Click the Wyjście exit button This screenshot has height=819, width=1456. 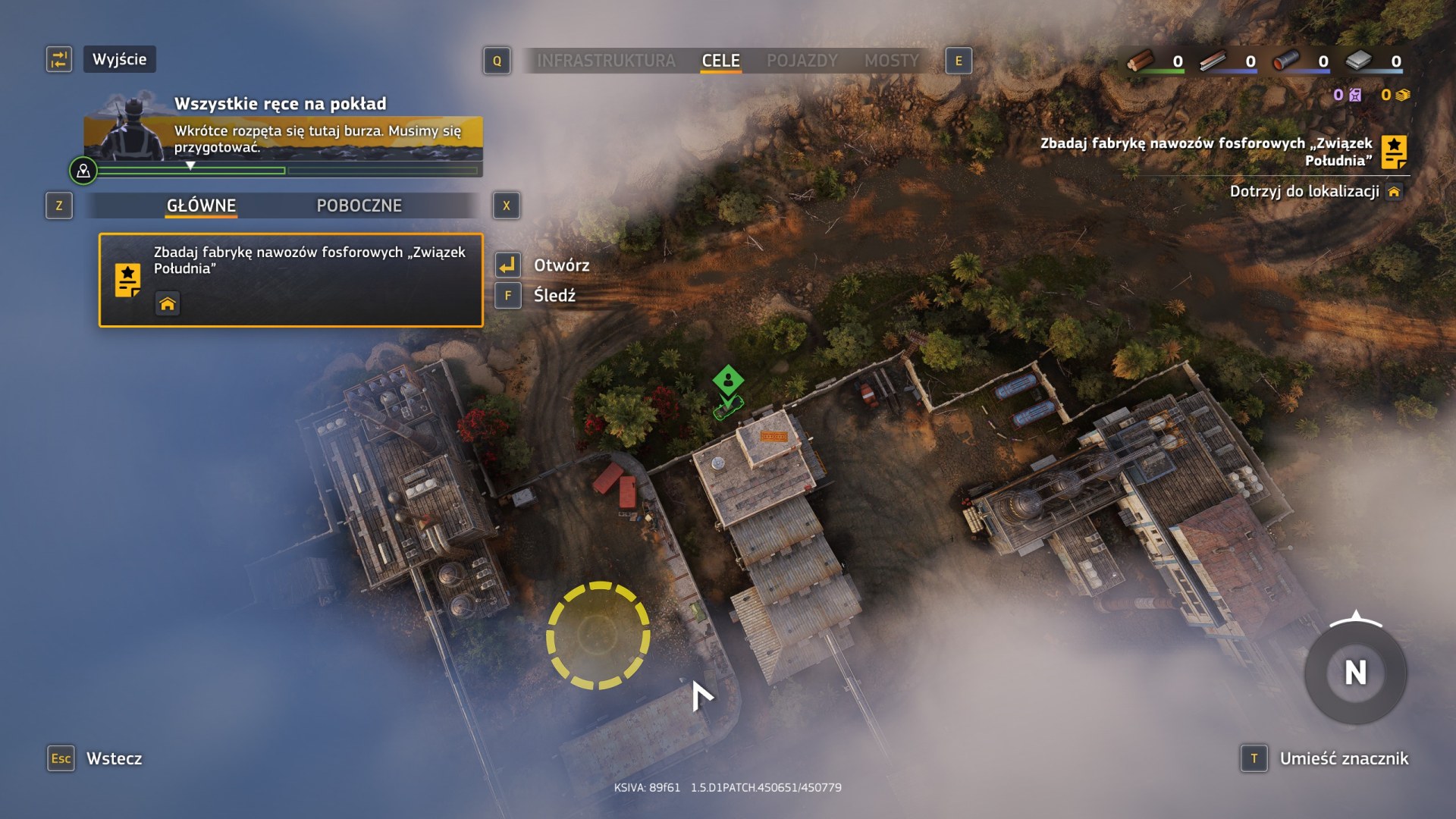pos(119,59)
